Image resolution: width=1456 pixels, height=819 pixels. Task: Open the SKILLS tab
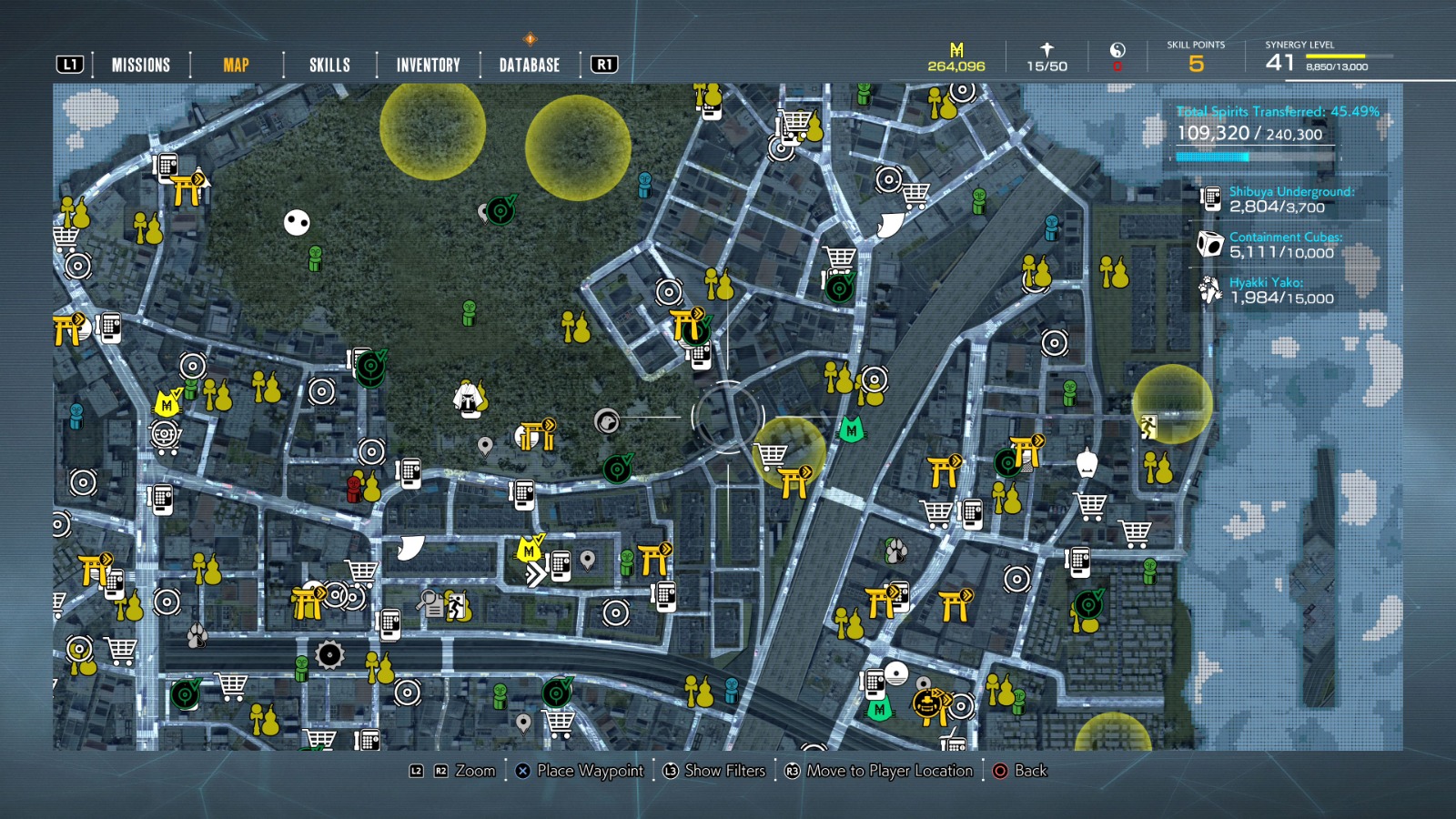pyautogui.click(x=329, y=65)
